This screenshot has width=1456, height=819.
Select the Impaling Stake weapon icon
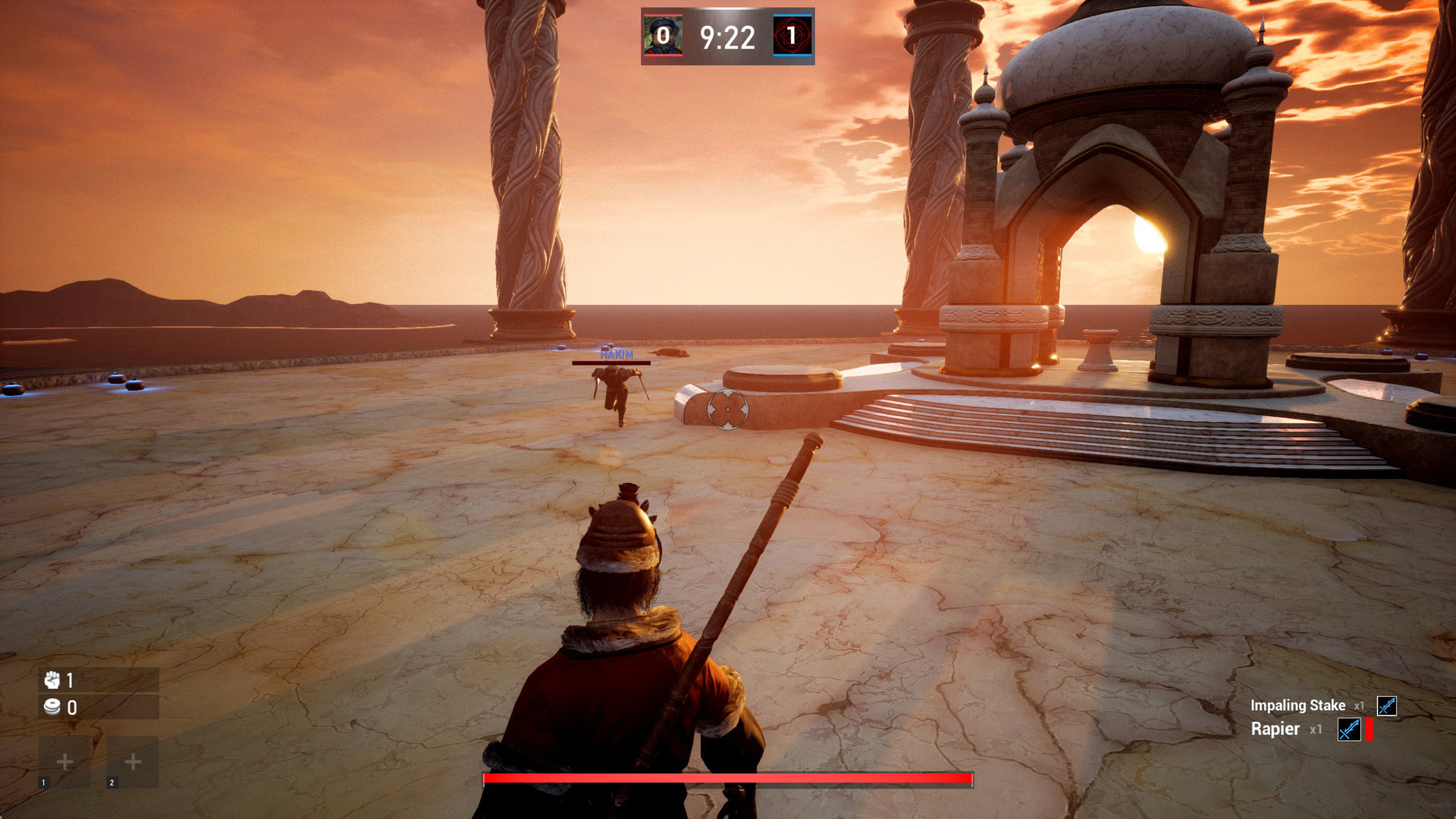(1386, 706)
